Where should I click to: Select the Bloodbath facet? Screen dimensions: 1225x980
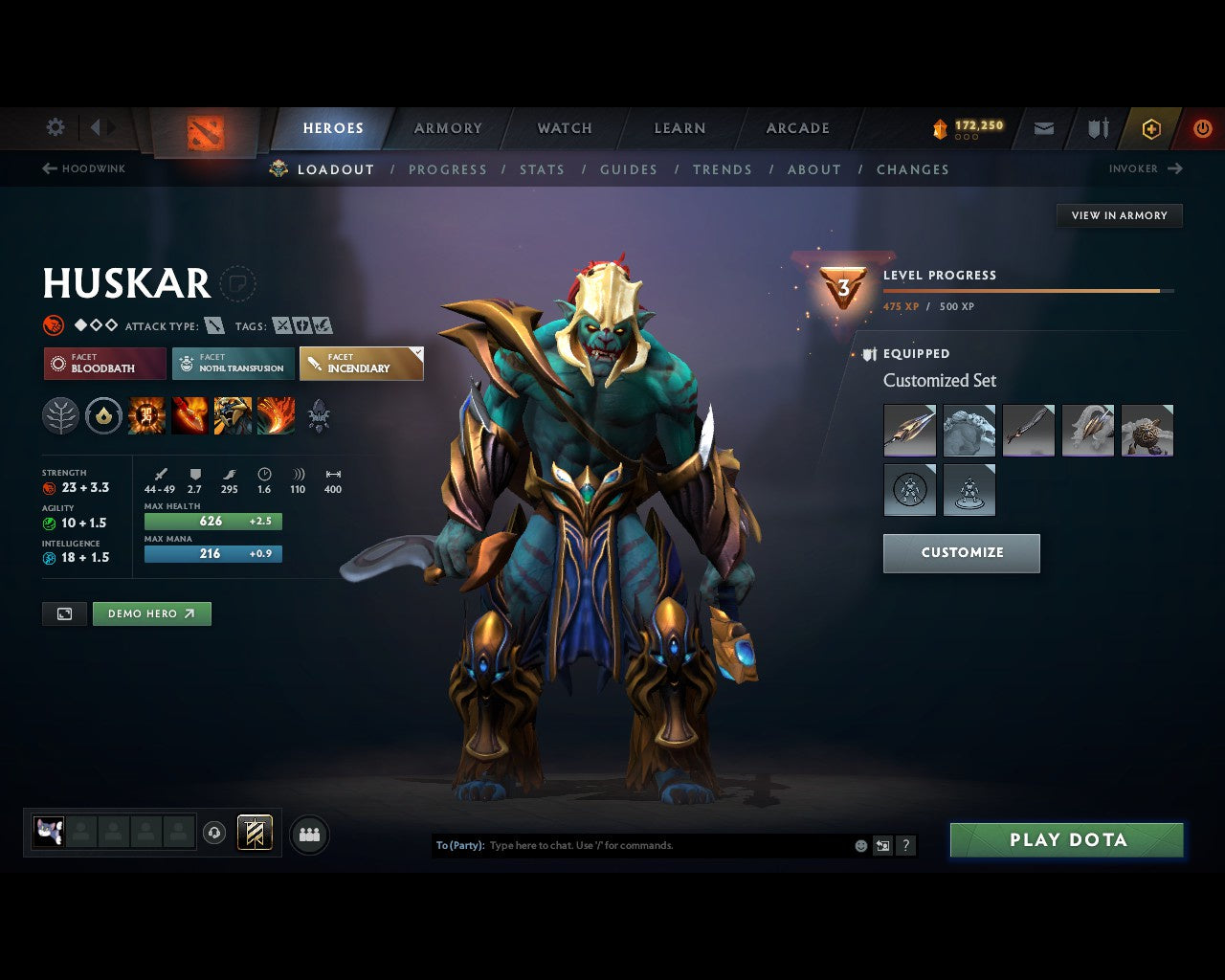click(103, 364)
